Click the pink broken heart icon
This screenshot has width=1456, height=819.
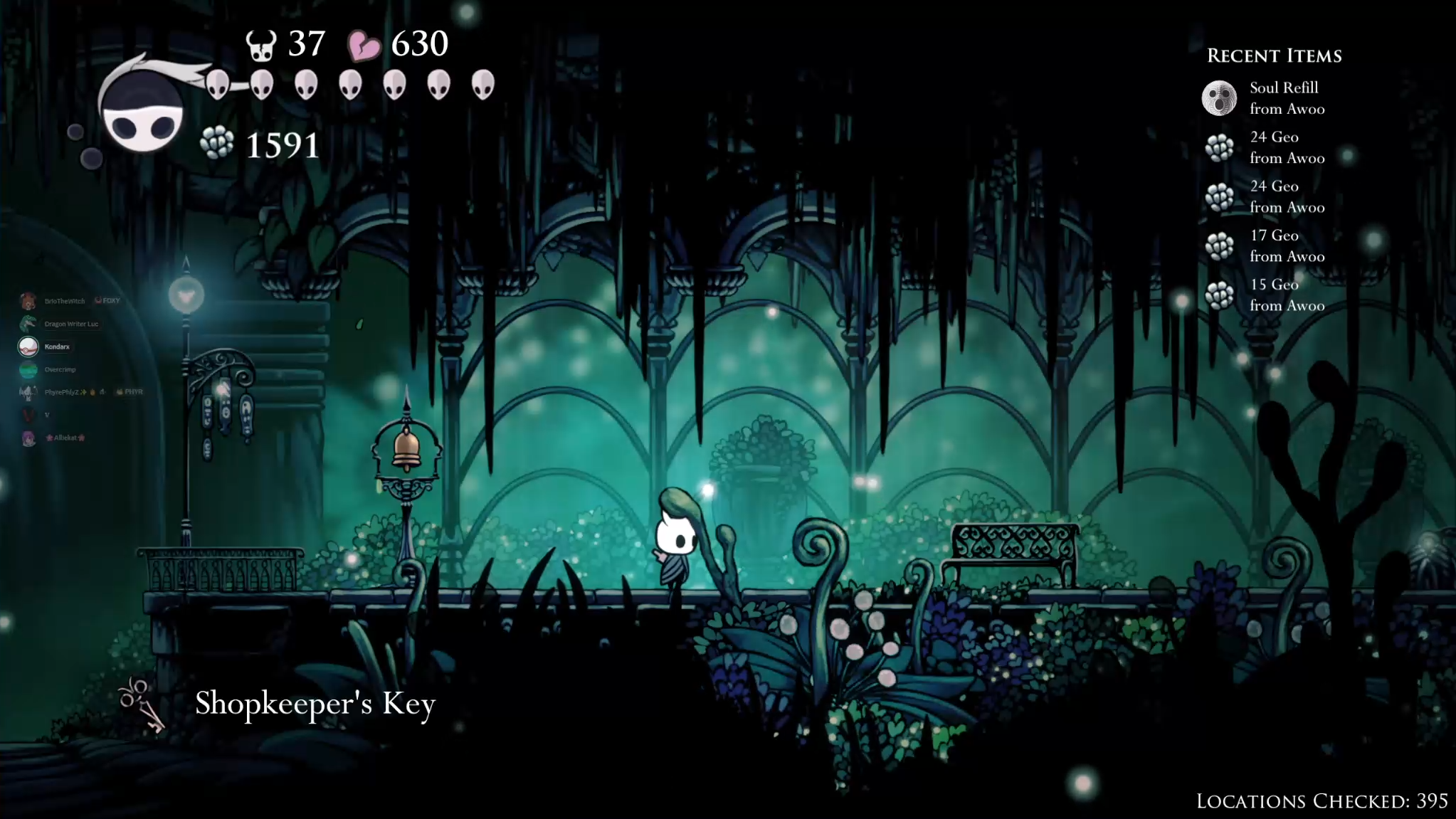364,46
